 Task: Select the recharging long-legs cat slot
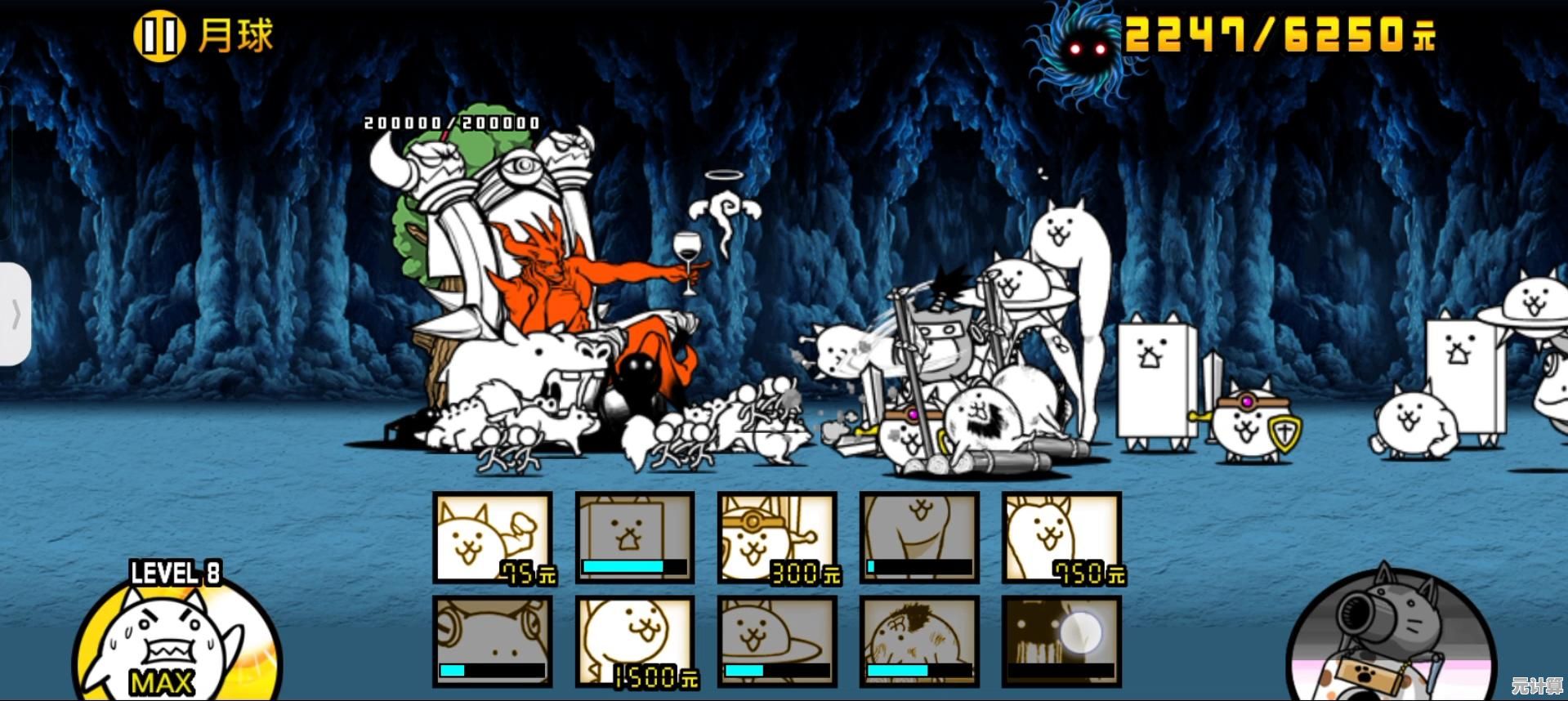coord(919,538)
